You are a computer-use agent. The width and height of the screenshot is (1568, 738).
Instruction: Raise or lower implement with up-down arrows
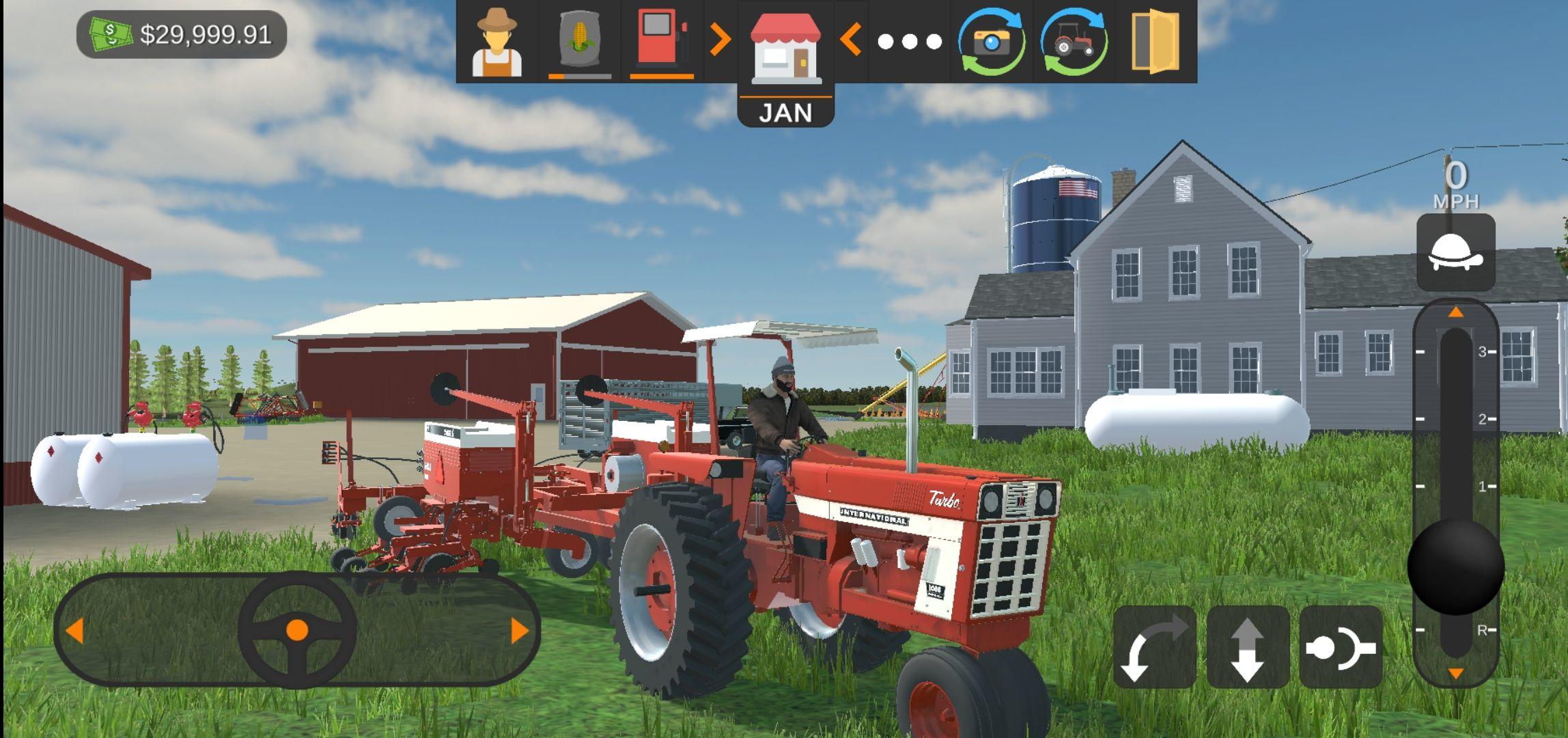coord(1248,646)
